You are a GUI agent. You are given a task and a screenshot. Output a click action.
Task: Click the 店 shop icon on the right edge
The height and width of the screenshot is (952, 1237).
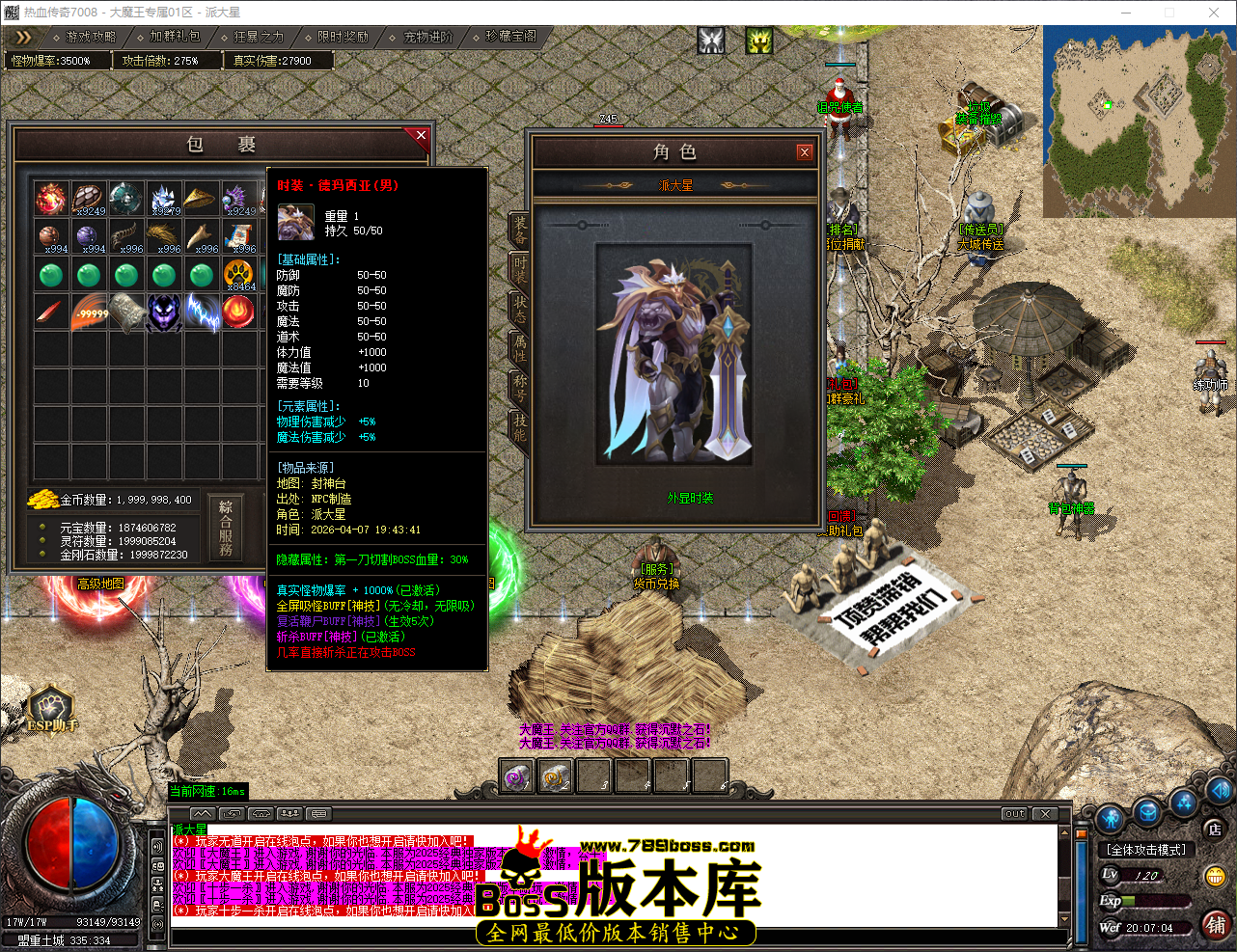(1216, 830)
